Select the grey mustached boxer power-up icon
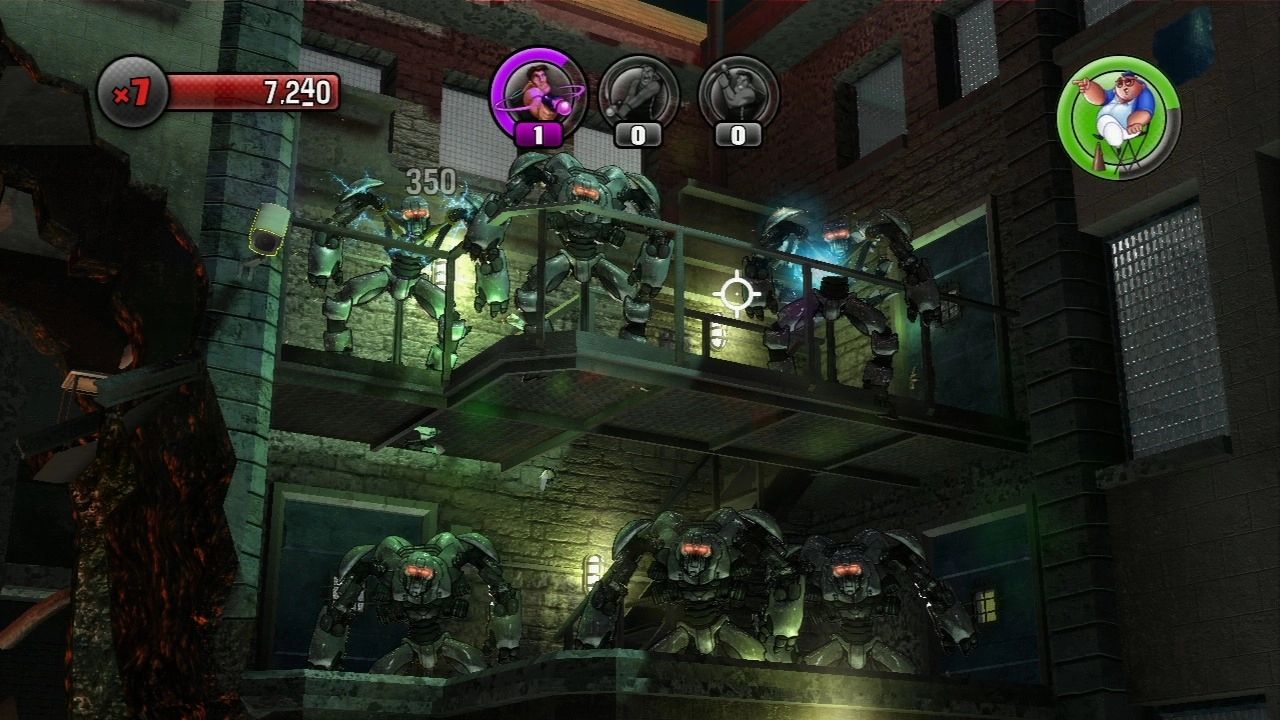The height and width of the screenshot is (720, 1280). click(x=638, y=95)
